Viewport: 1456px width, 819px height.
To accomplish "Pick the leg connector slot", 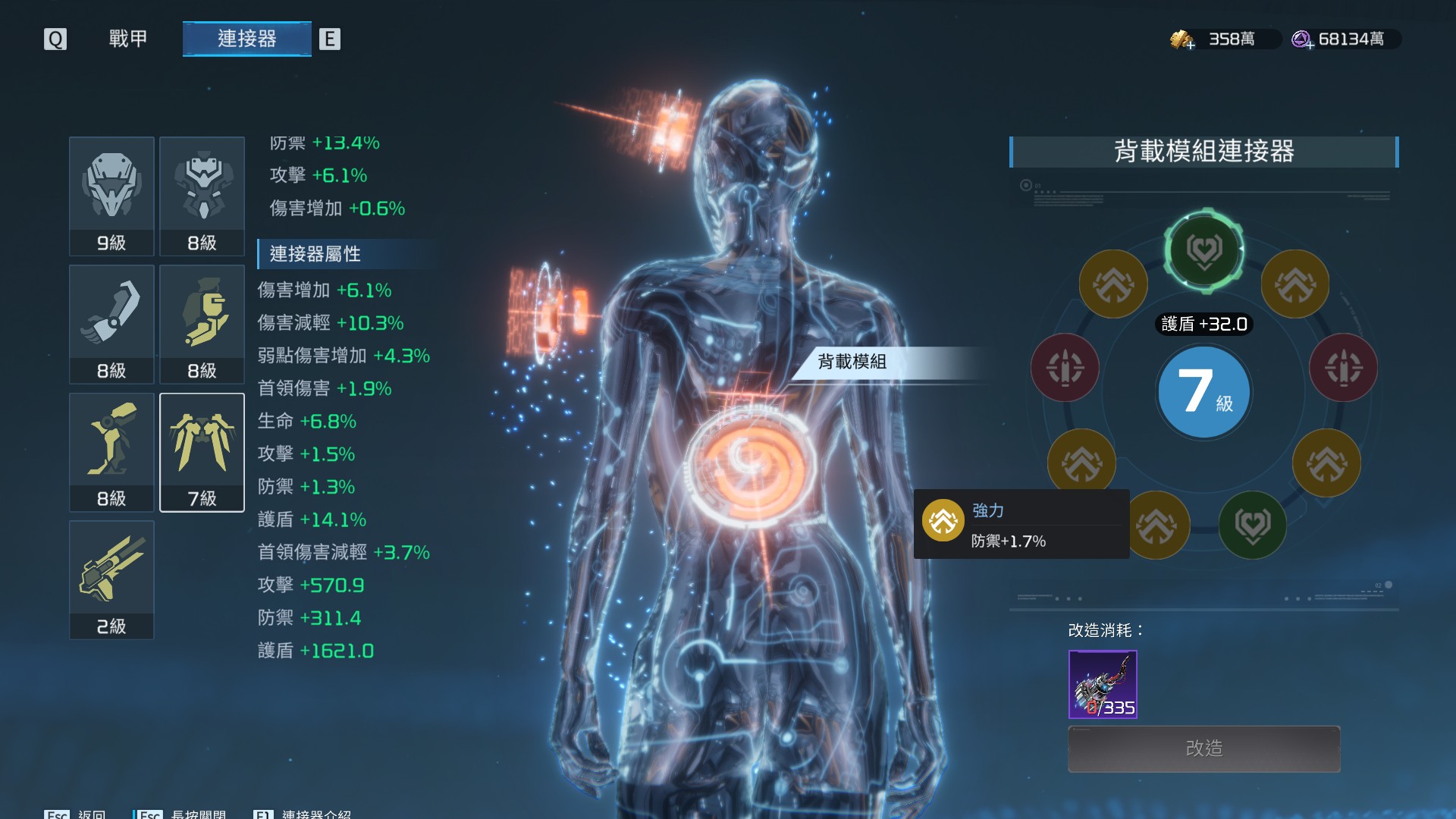I will (111, 452).
